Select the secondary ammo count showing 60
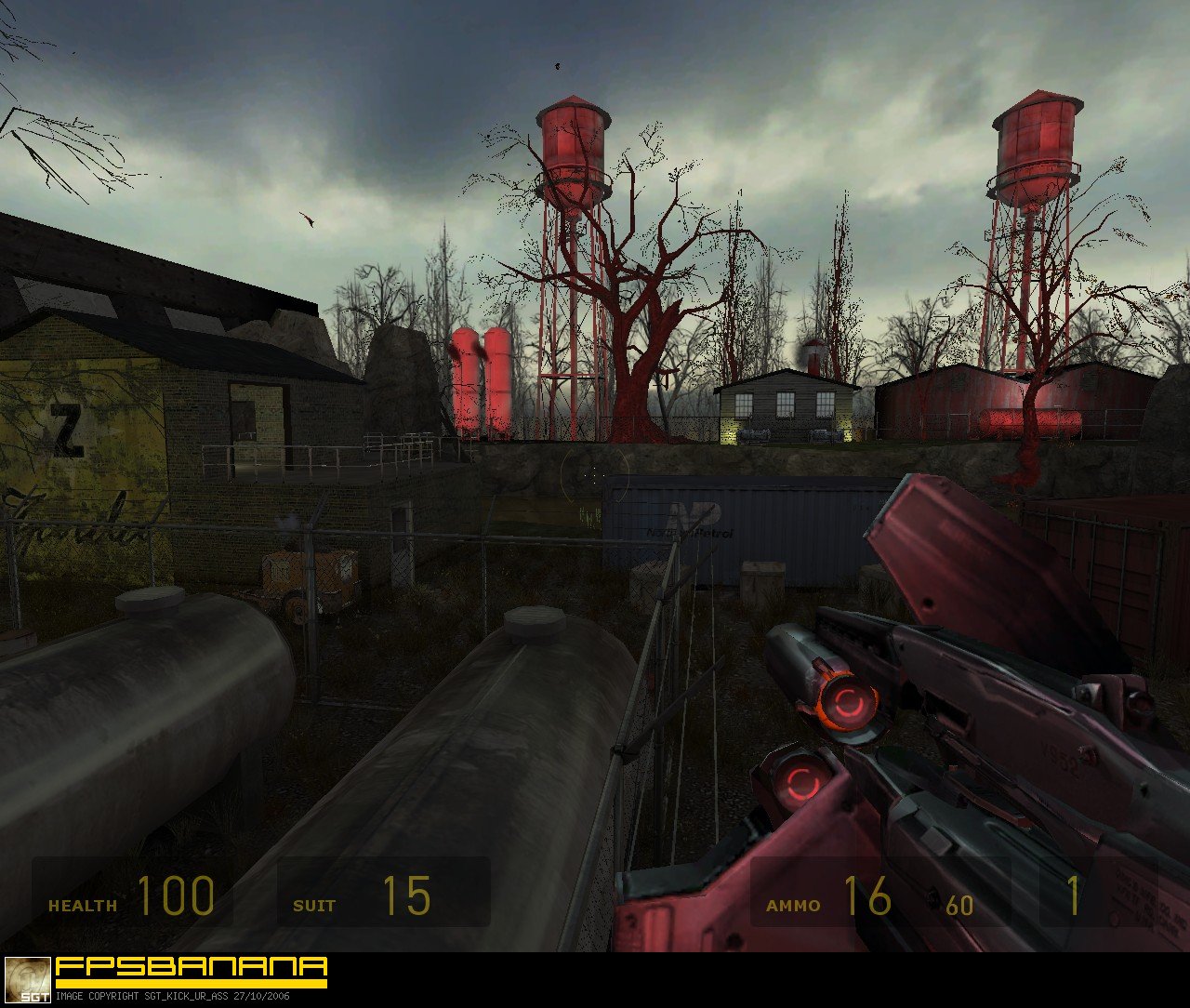The image size is (1190, 1008). (x=958, y=904)
